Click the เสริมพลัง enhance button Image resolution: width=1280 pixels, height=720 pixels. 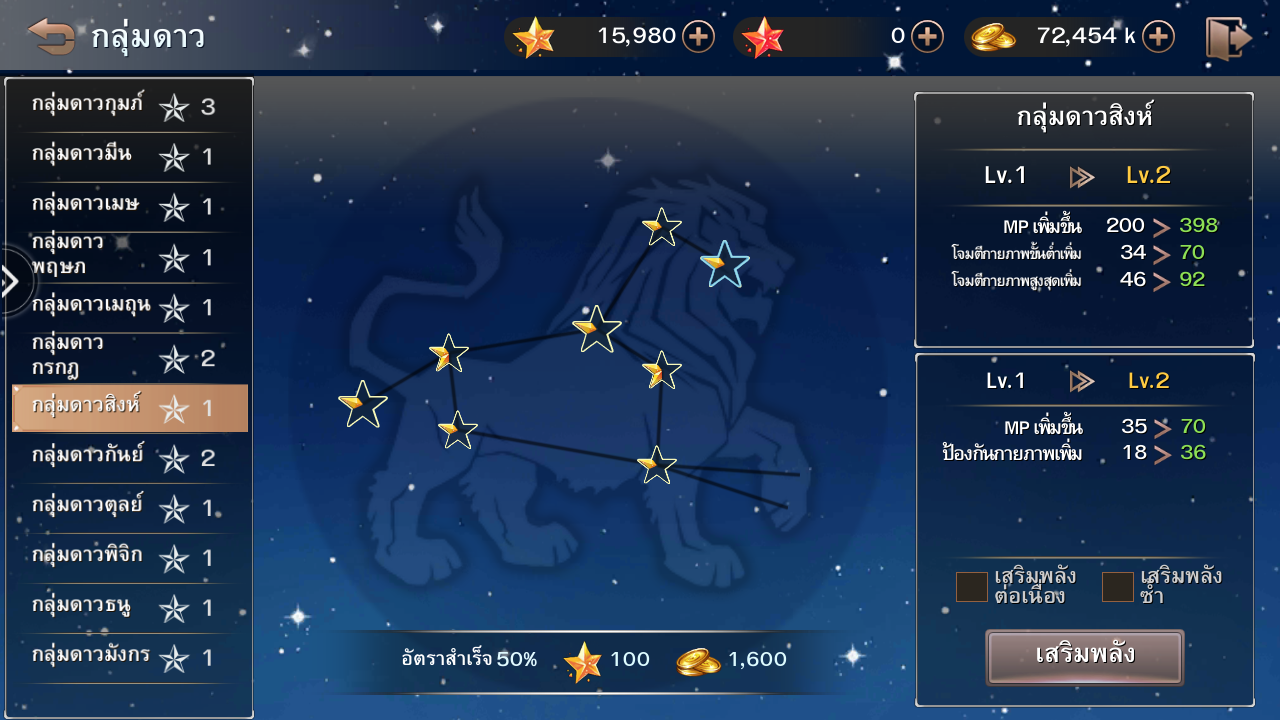[x=1085, y=657]
